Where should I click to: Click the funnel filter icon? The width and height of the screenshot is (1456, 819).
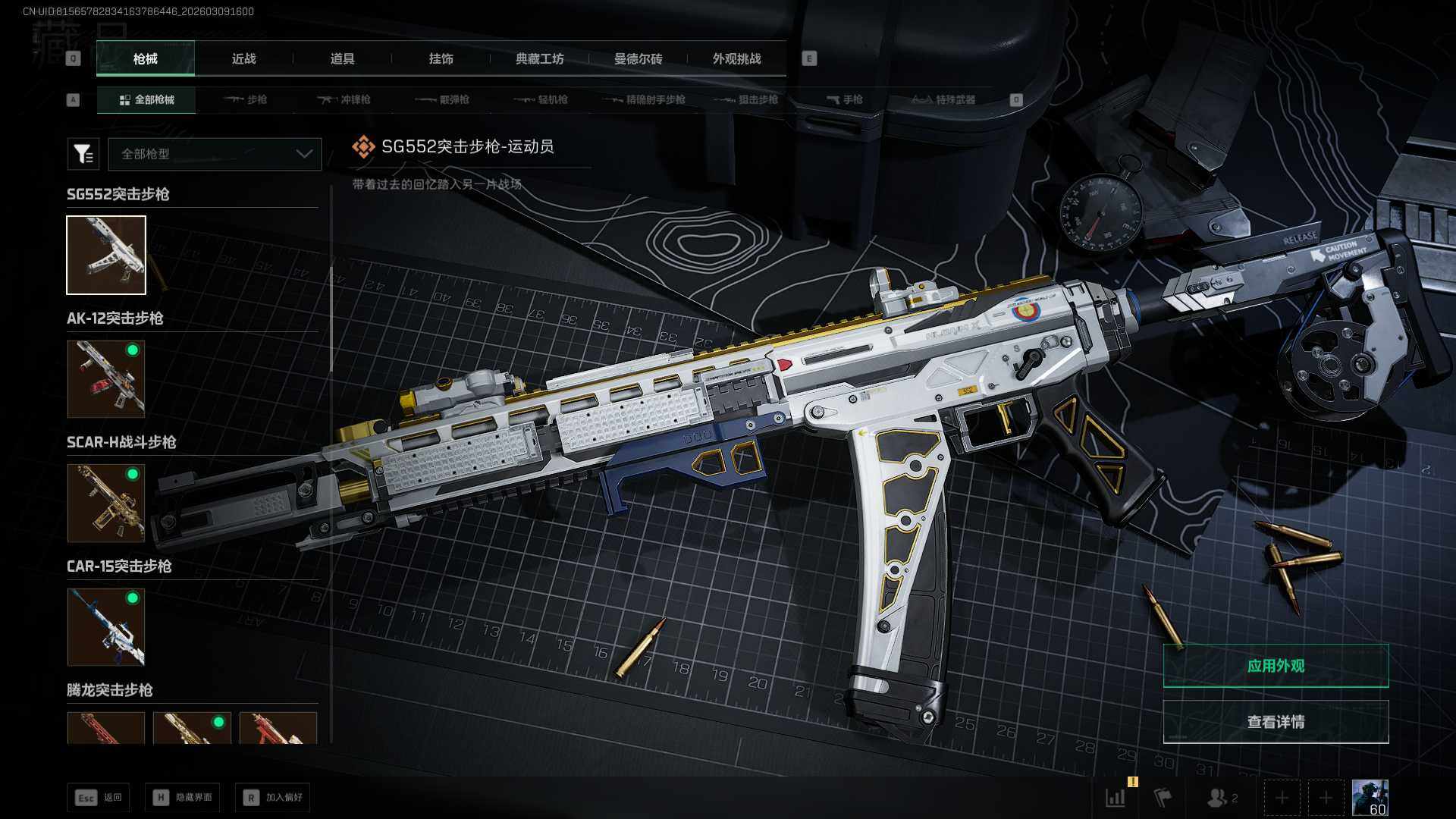pyautogui.click(x=83, y=154)
